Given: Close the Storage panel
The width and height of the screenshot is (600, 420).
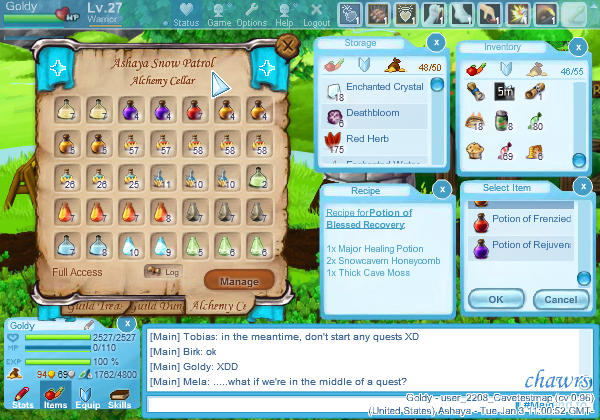Looking at the screenshot, I should 436,42.
